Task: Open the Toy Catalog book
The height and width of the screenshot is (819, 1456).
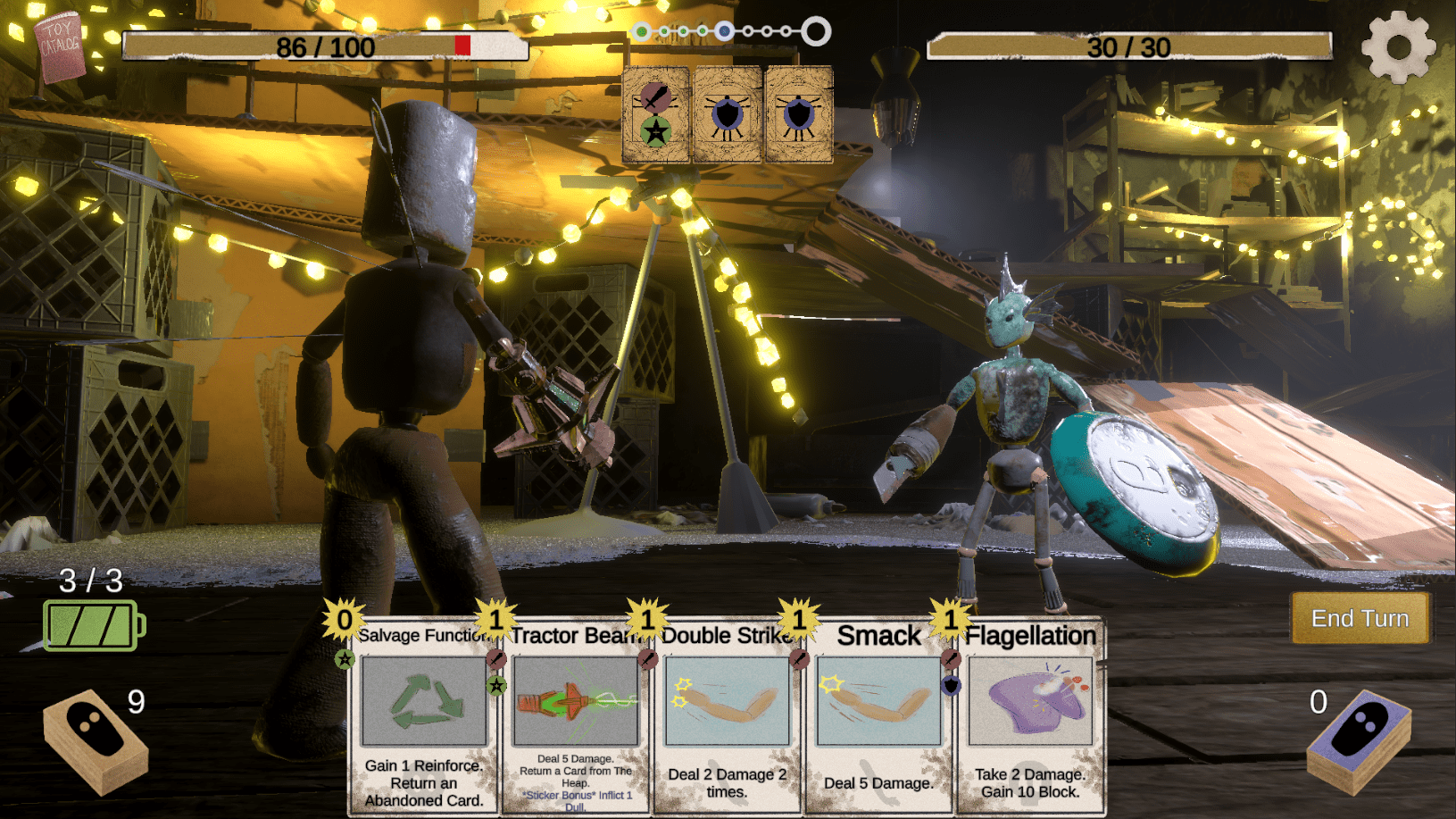Action: [x=60, y=46]
